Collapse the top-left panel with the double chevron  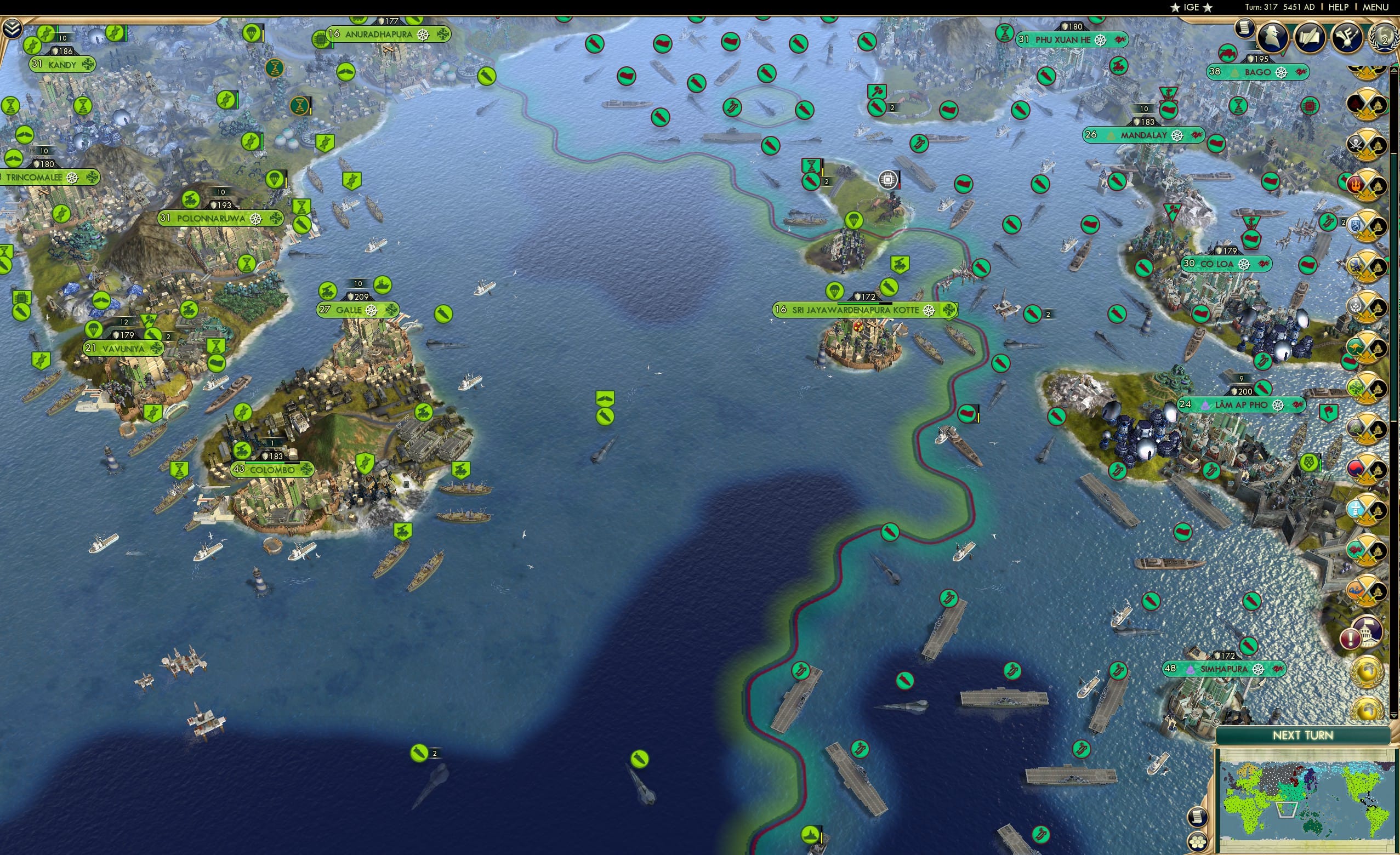tap(13, 27)
